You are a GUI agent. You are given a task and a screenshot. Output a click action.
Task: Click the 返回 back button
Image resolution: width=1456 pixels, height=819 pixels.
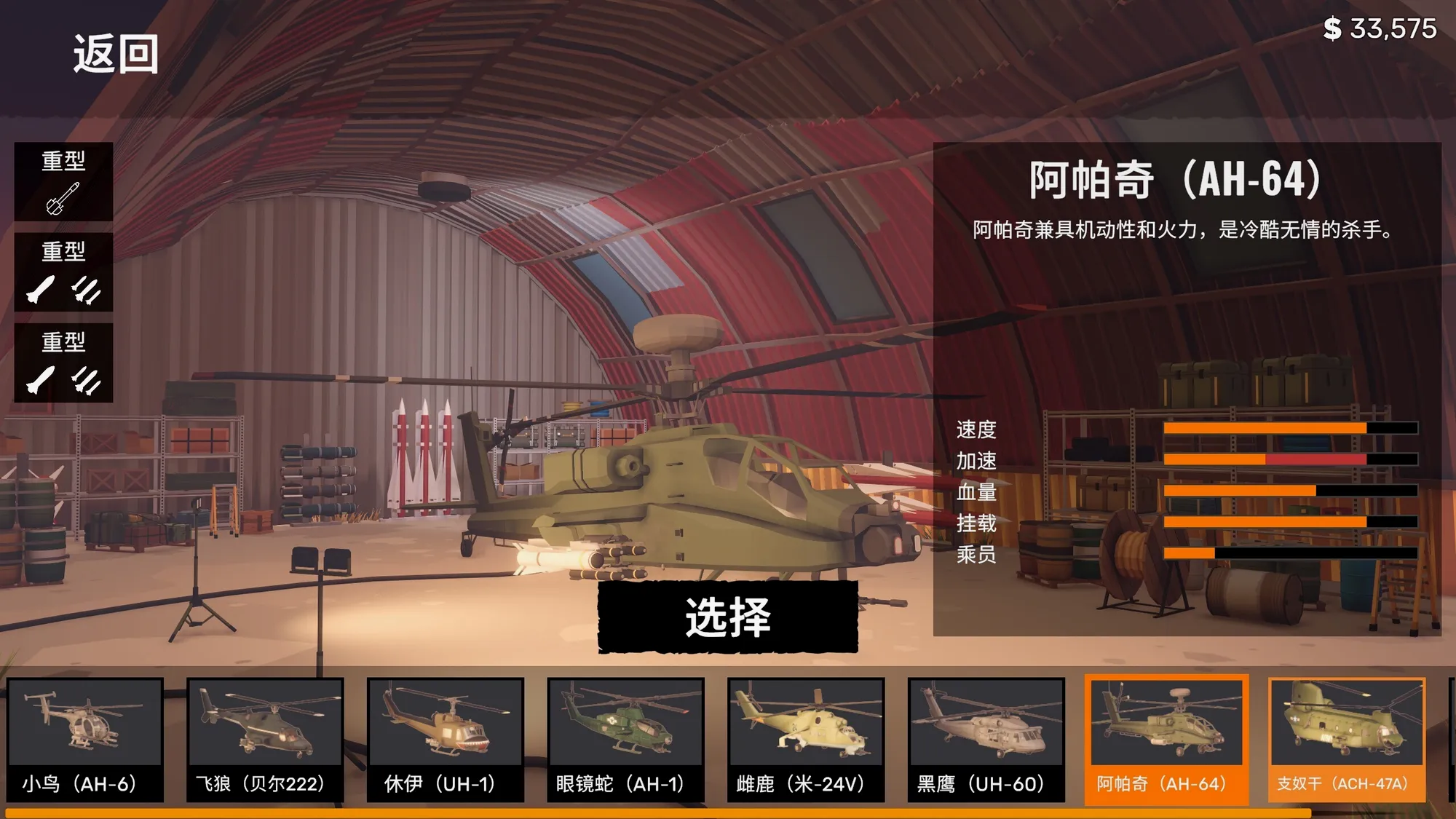[x=116, y=54]
